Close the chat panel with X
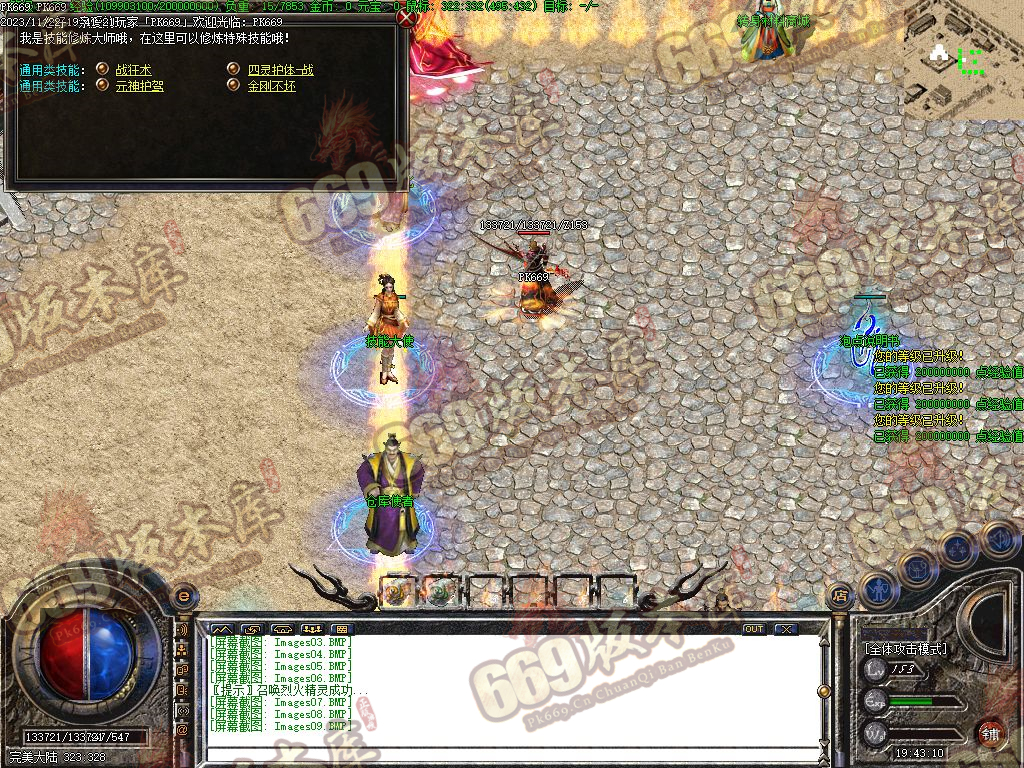 786,629
